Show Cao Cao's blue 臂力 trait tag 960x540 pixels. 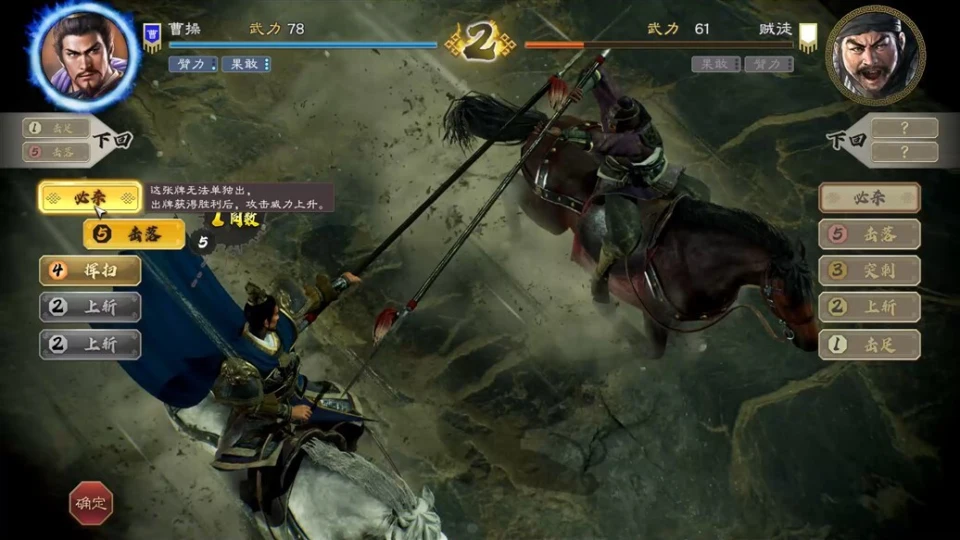[193, 64]
